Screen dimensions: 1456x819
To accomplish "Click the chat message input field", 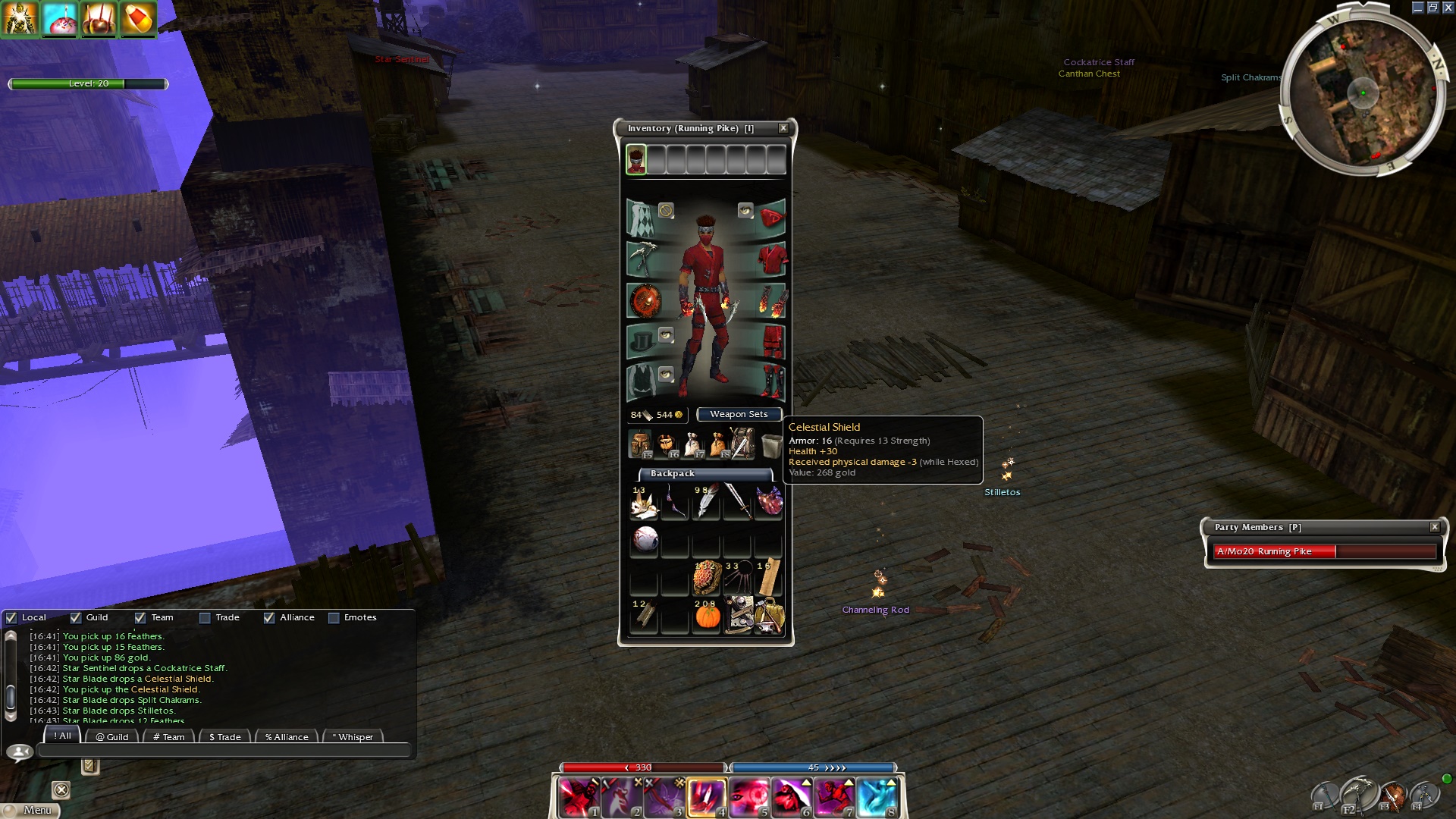I will 224,751.
